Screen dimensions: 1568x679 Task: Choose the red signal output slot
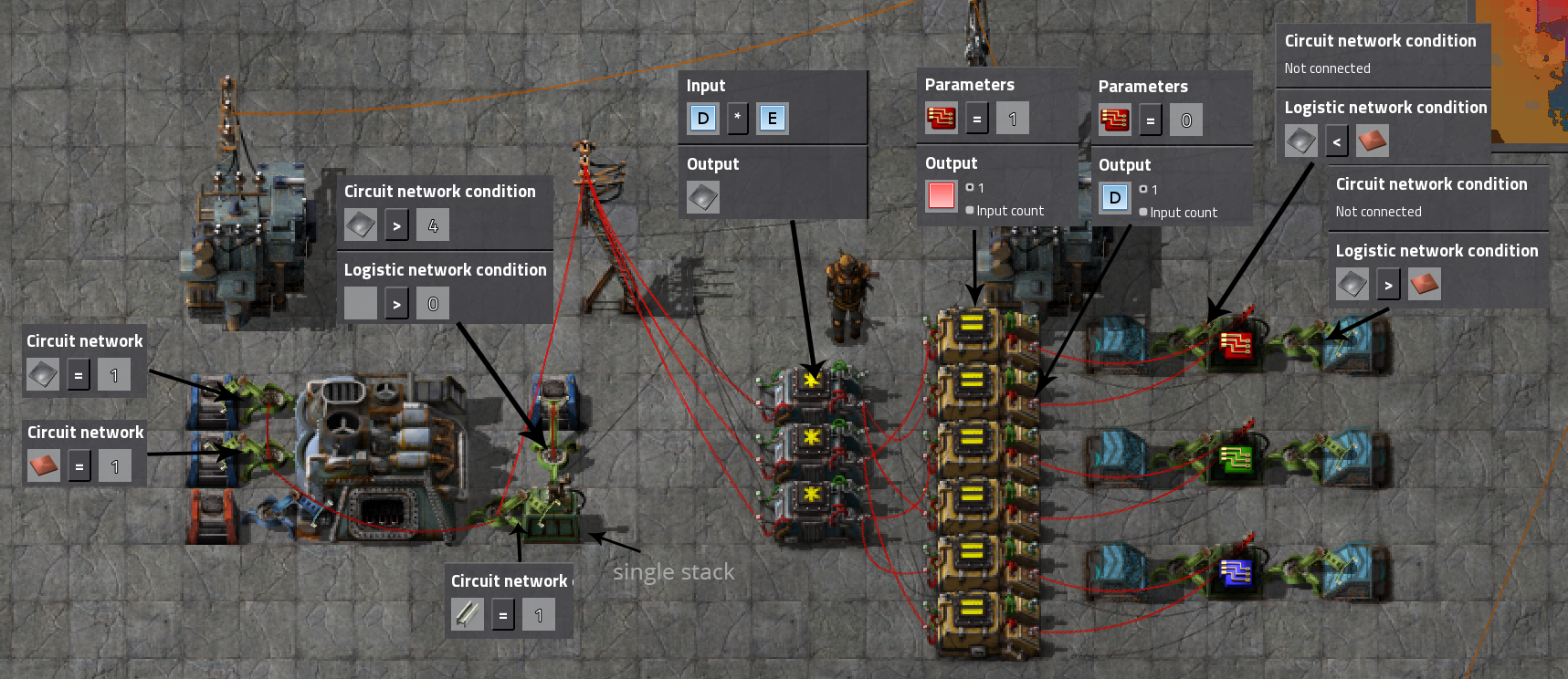pos(942,196)
